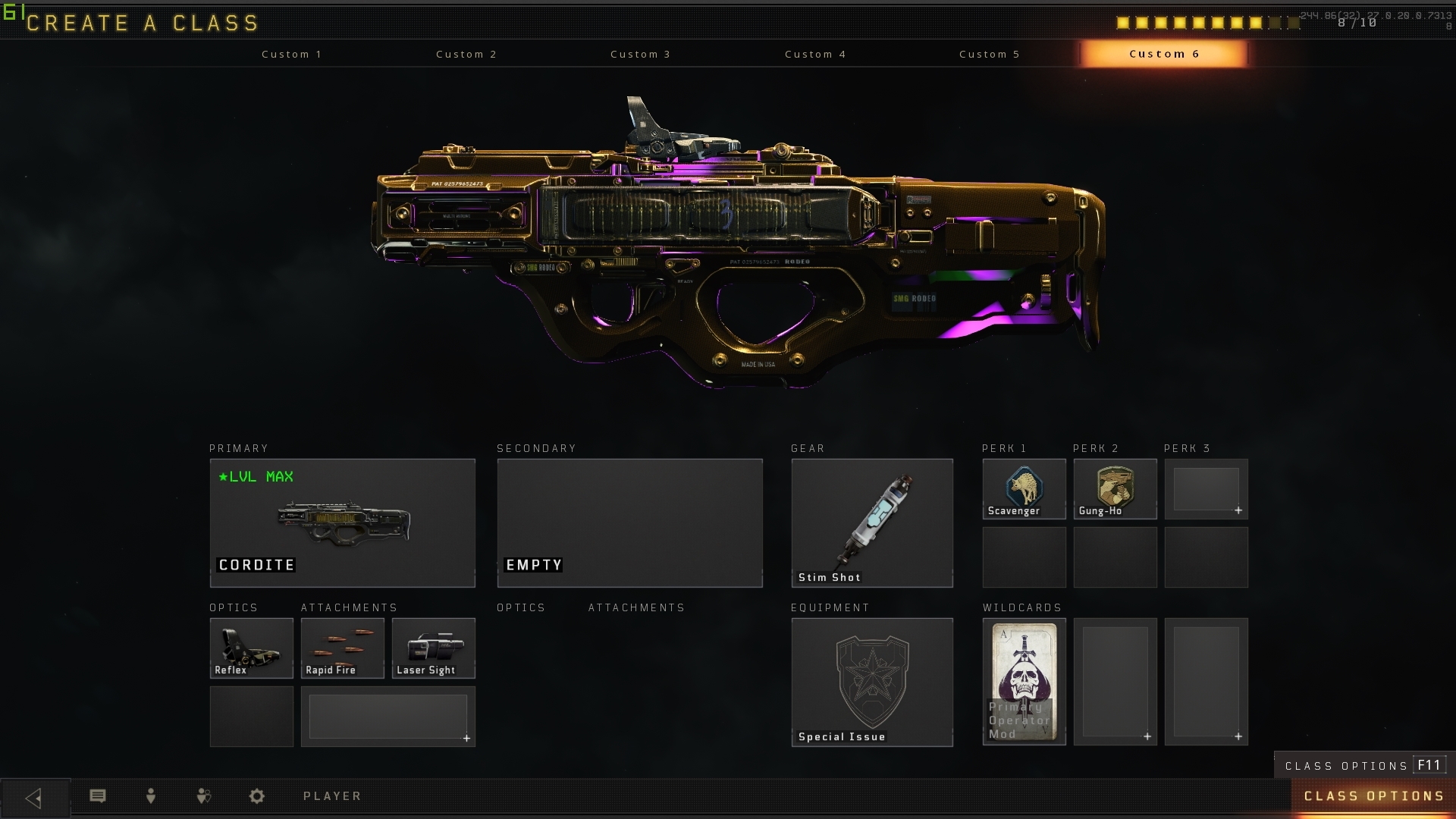The height and width of the screenshot is (819, 1456).
Task: Choose the Laser Sight attachment
Action: click(x=433, y=648)
